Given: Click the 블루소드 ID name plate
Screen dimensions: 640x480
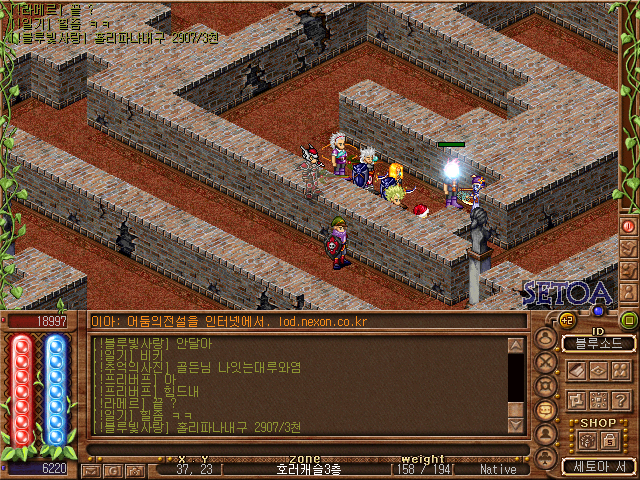Looking at the screenshot, I should (598, 343).
